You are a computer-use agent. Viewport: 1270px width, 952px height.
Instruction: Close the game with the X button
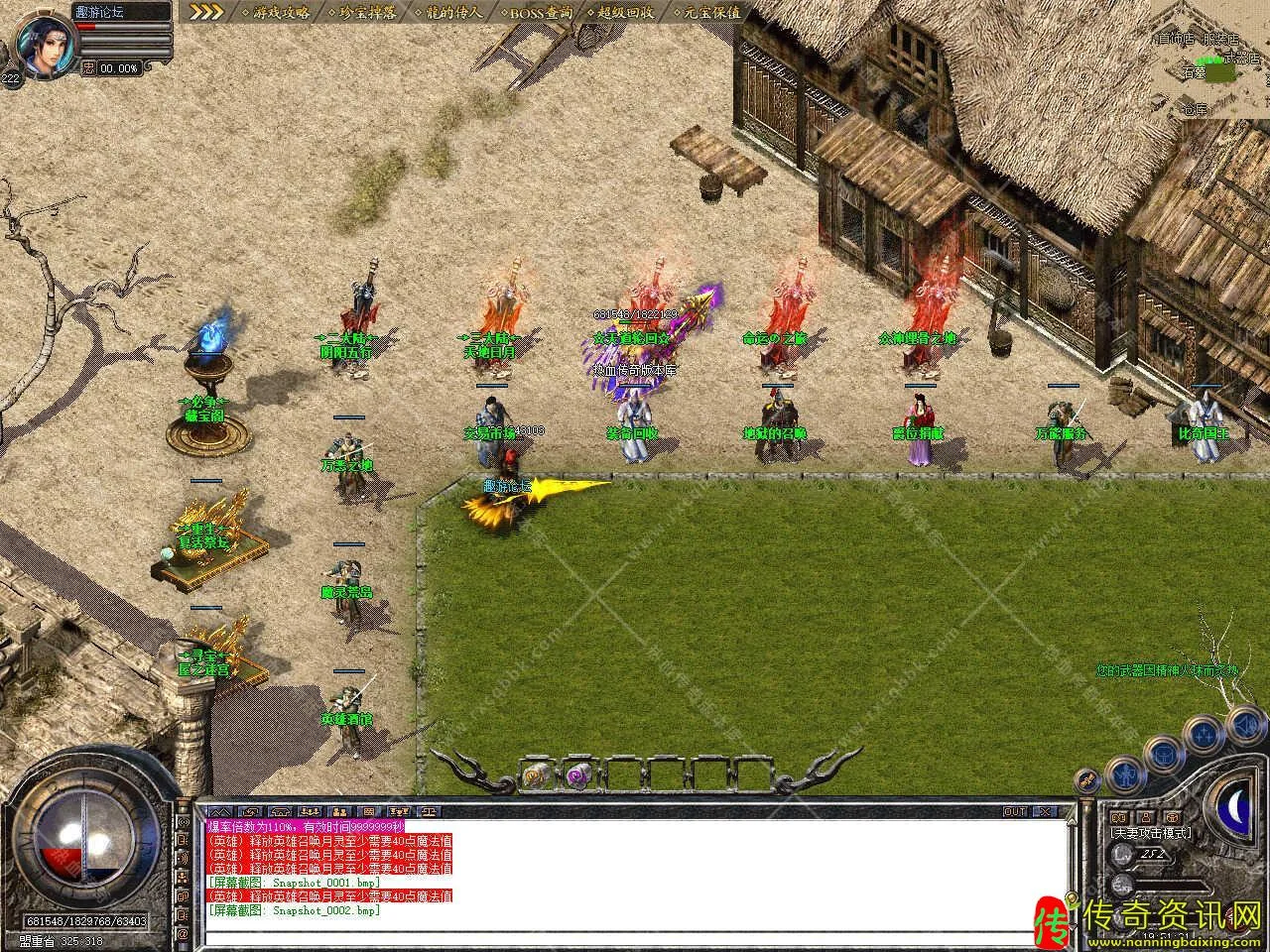(x=1046, y=811)
